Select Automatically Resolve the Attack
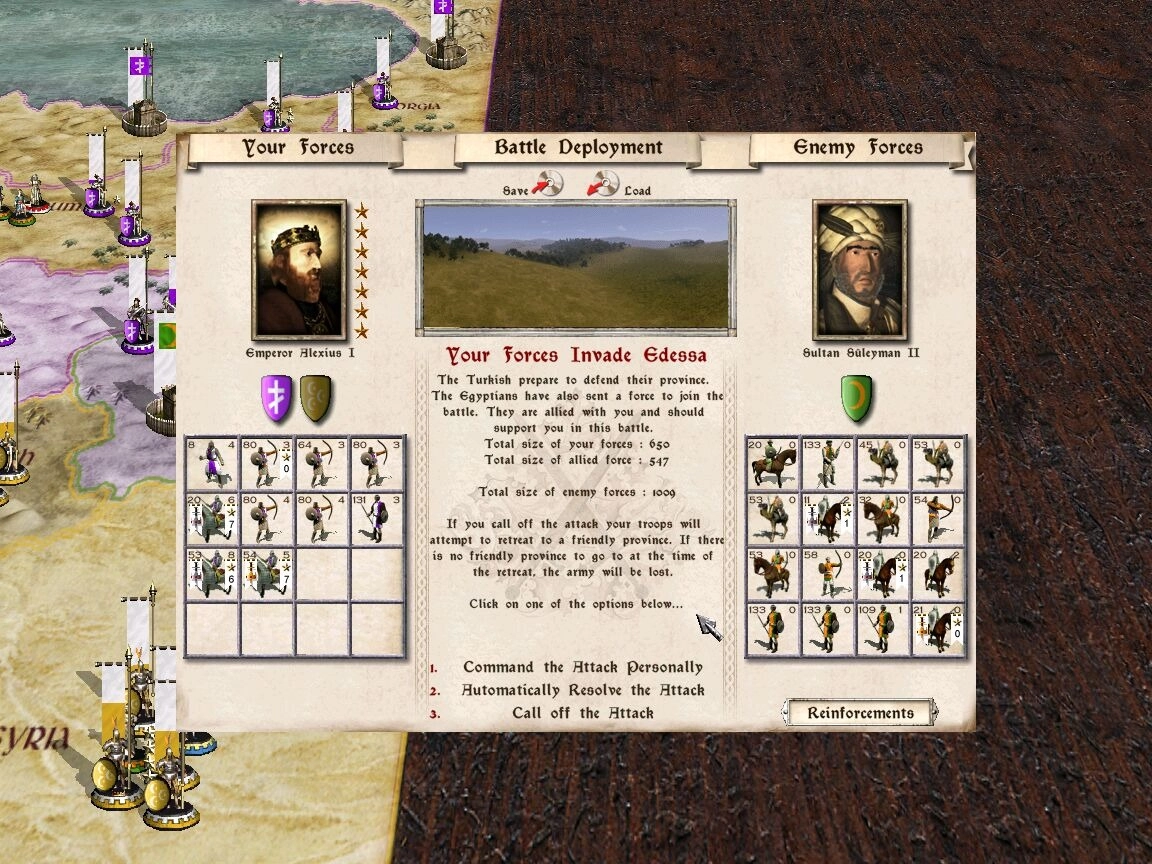The image size is (1152, 864). (x=583, y=690)
